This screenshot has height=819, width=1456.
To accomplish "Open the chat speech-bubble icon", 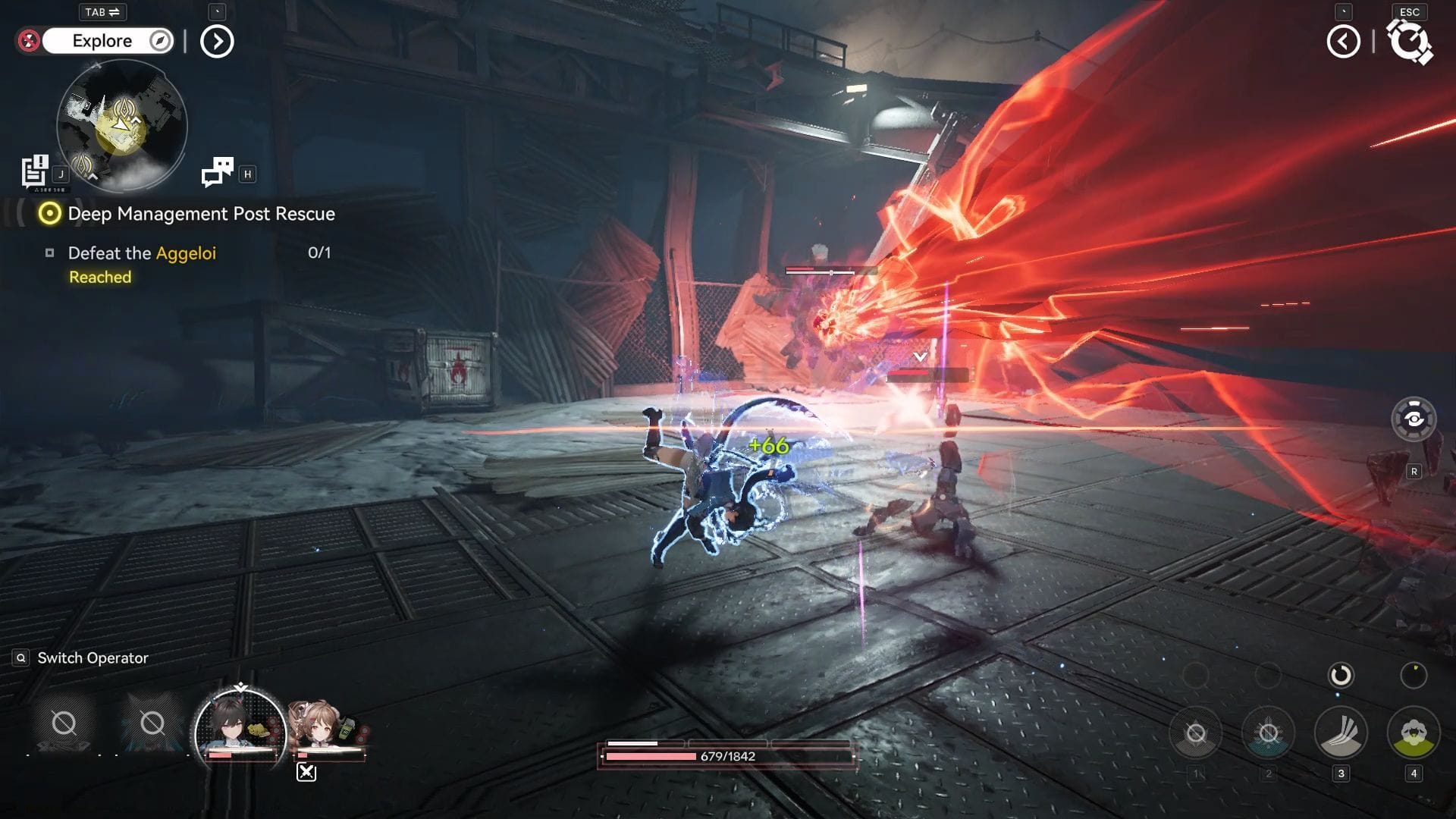I will (218, 171).
